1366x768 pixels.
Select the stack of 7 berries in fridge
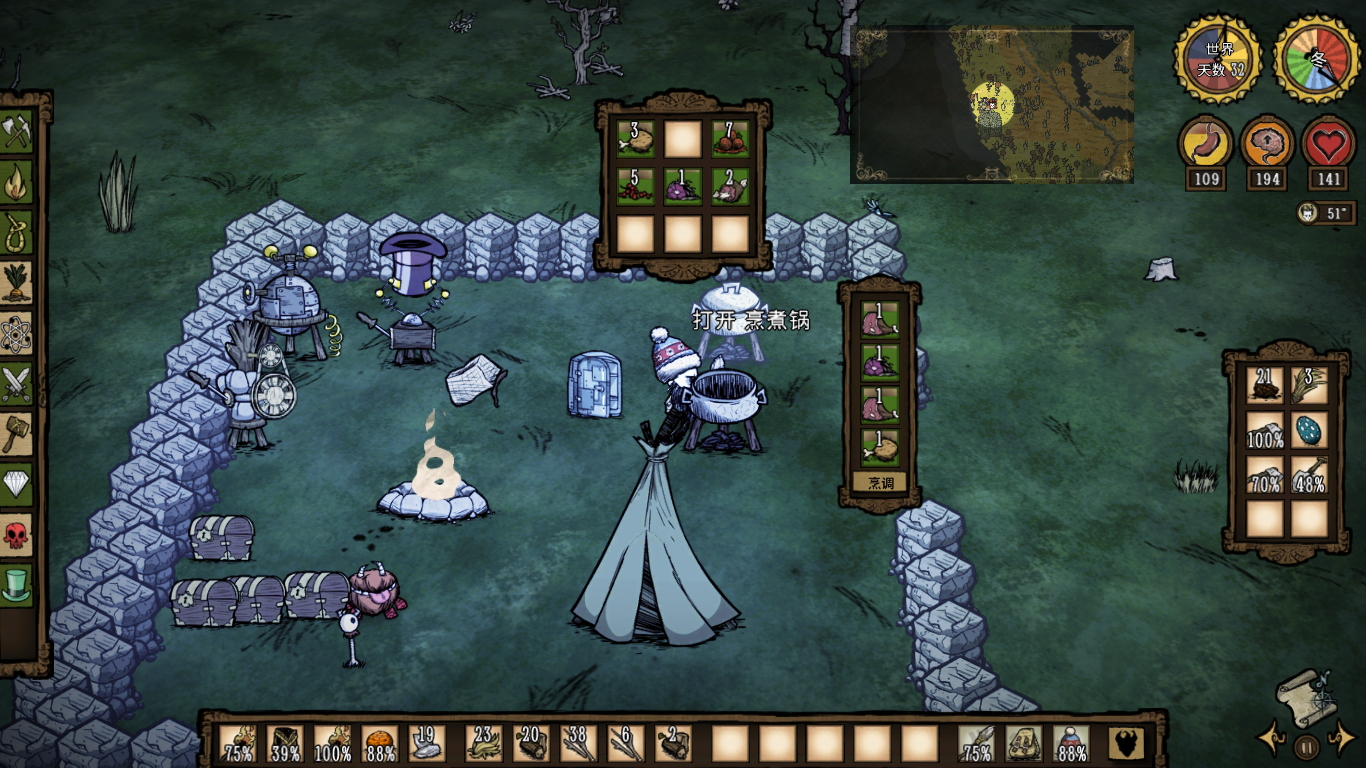point(730,140)
